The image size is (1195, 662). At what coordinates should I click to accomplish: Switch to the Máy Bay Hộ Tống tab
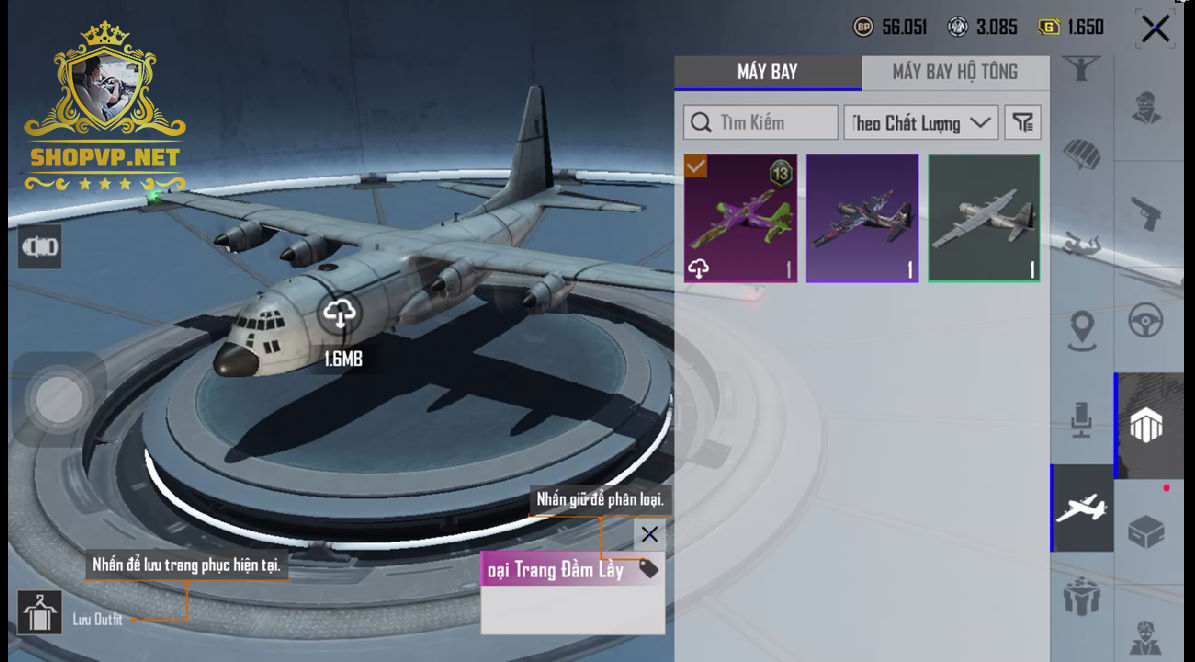[x=955, y=72]
